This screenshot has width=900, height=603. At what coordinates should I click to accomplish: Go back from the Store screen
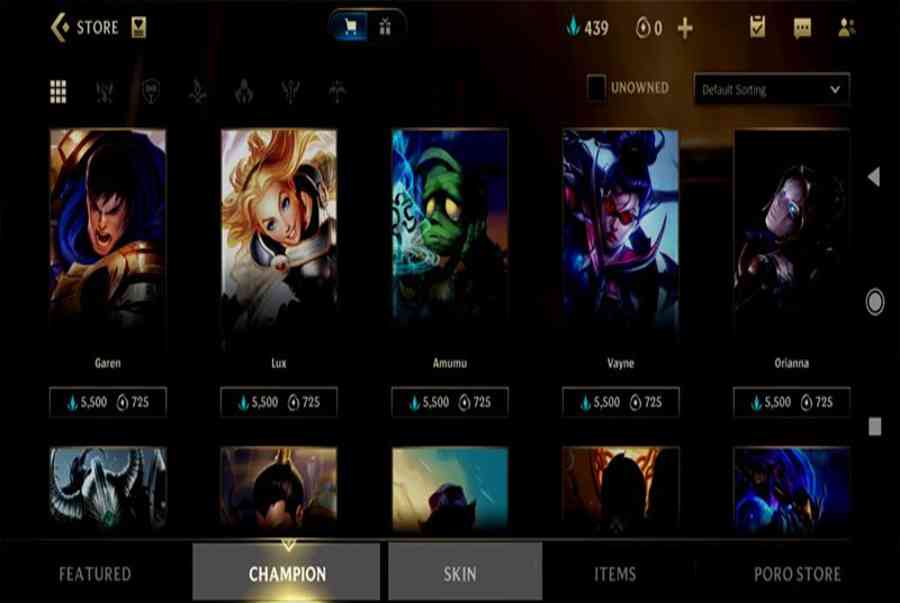tap(60, 27)
